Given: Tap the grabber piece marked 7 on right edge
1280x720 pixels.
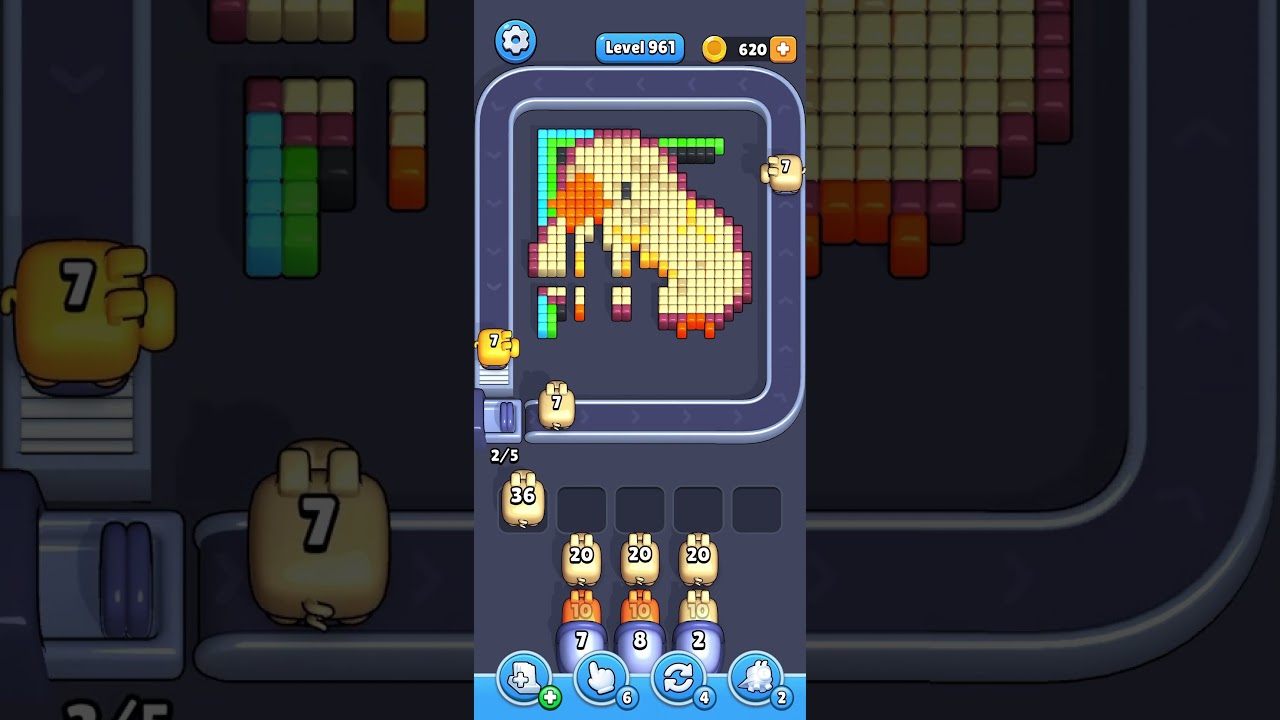Looking at the screenshot, I should (784, 170).
